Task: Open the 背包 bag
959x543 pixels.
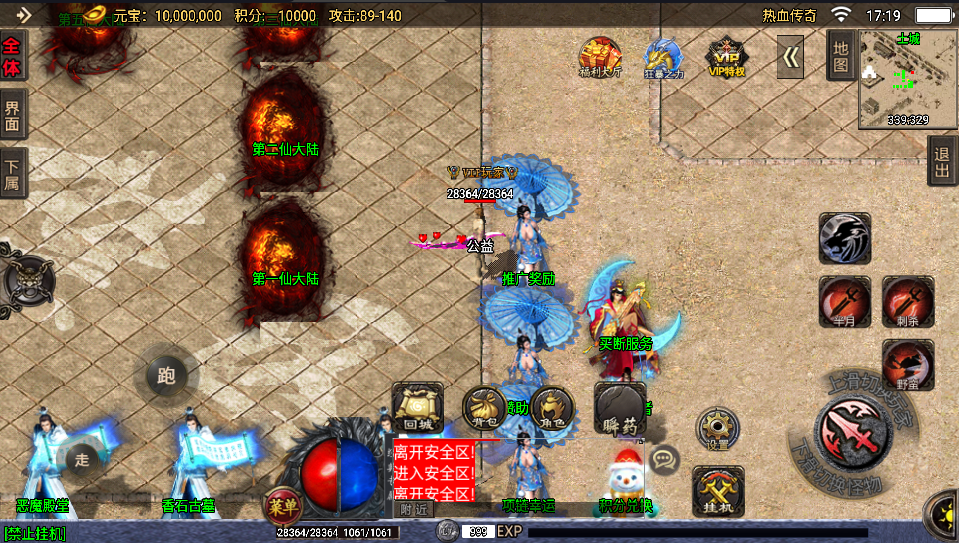Action: [x=484, y=407]
